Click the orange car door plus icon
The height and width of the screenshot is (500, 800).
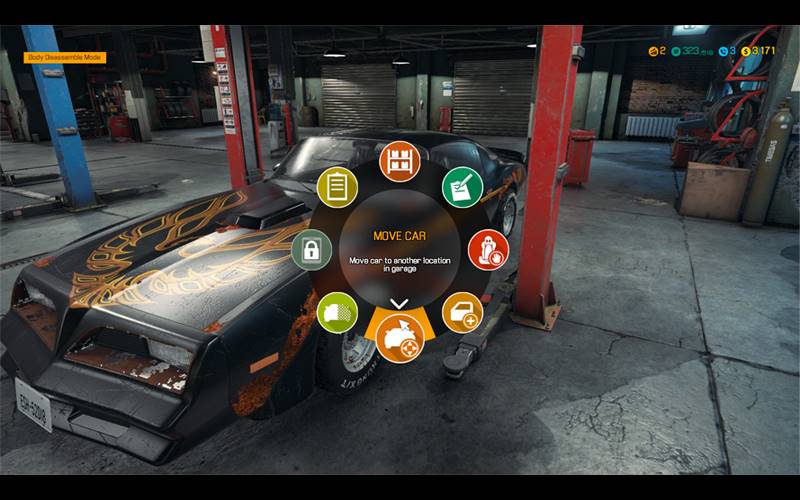pyautogui.click(x=462, y=313)
